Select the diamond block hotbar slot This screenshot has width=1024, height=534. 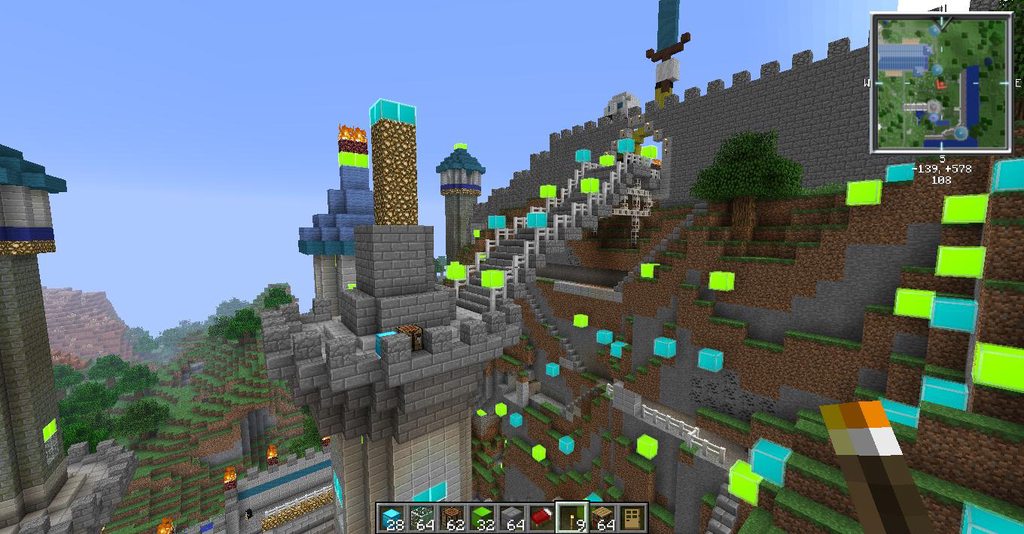pos(391,518)
